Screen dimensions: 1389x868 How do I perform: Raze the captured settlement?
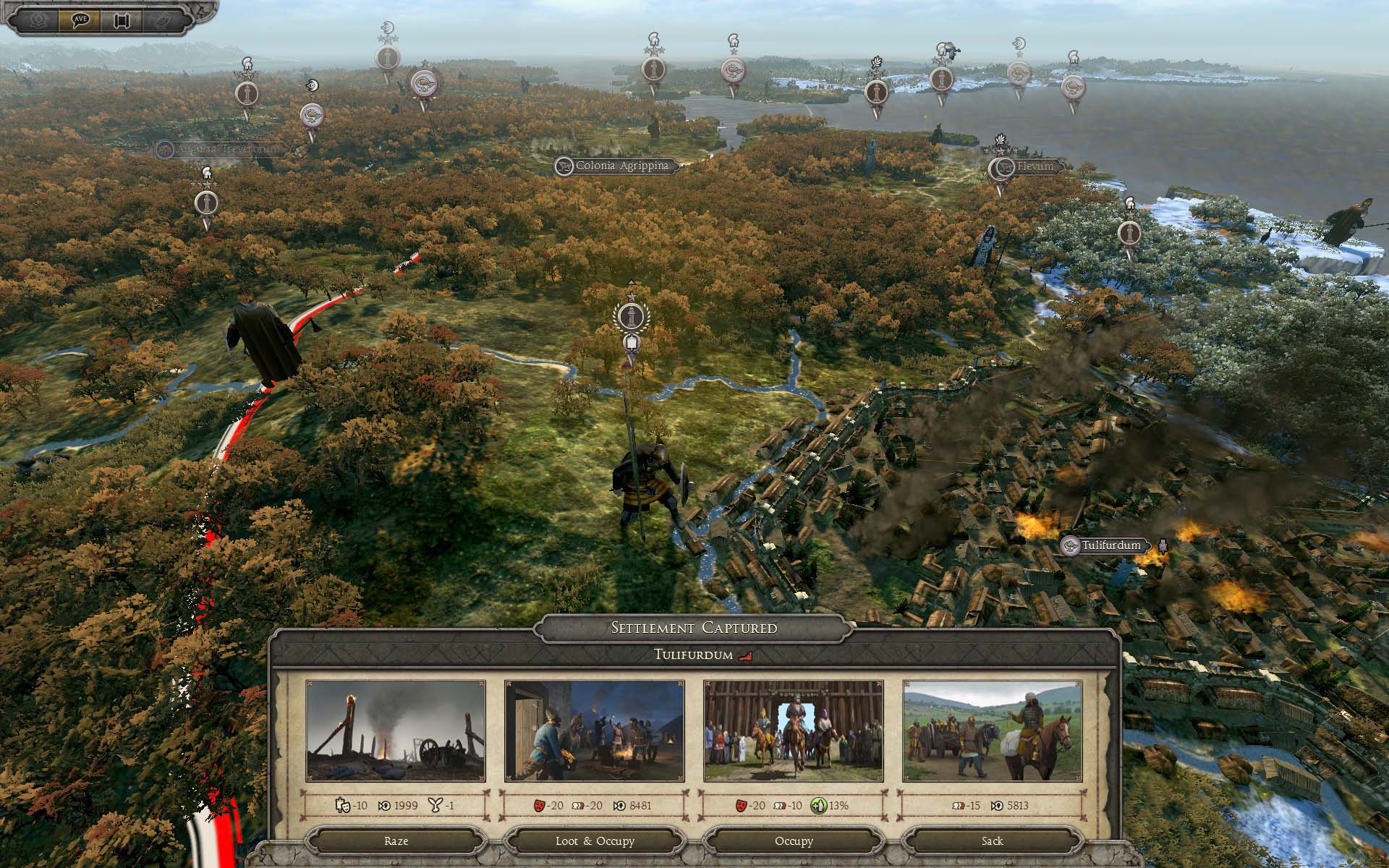(396, 841)
